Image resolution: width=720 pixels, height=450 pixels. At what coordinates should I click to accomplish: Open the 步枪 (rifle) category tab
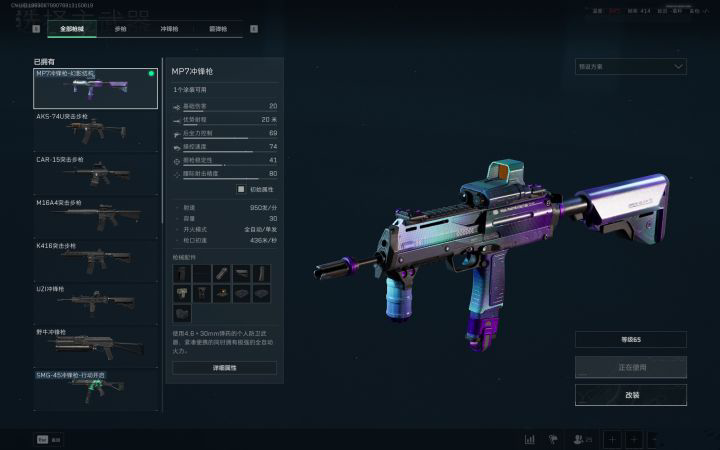(x=121, y=29)
